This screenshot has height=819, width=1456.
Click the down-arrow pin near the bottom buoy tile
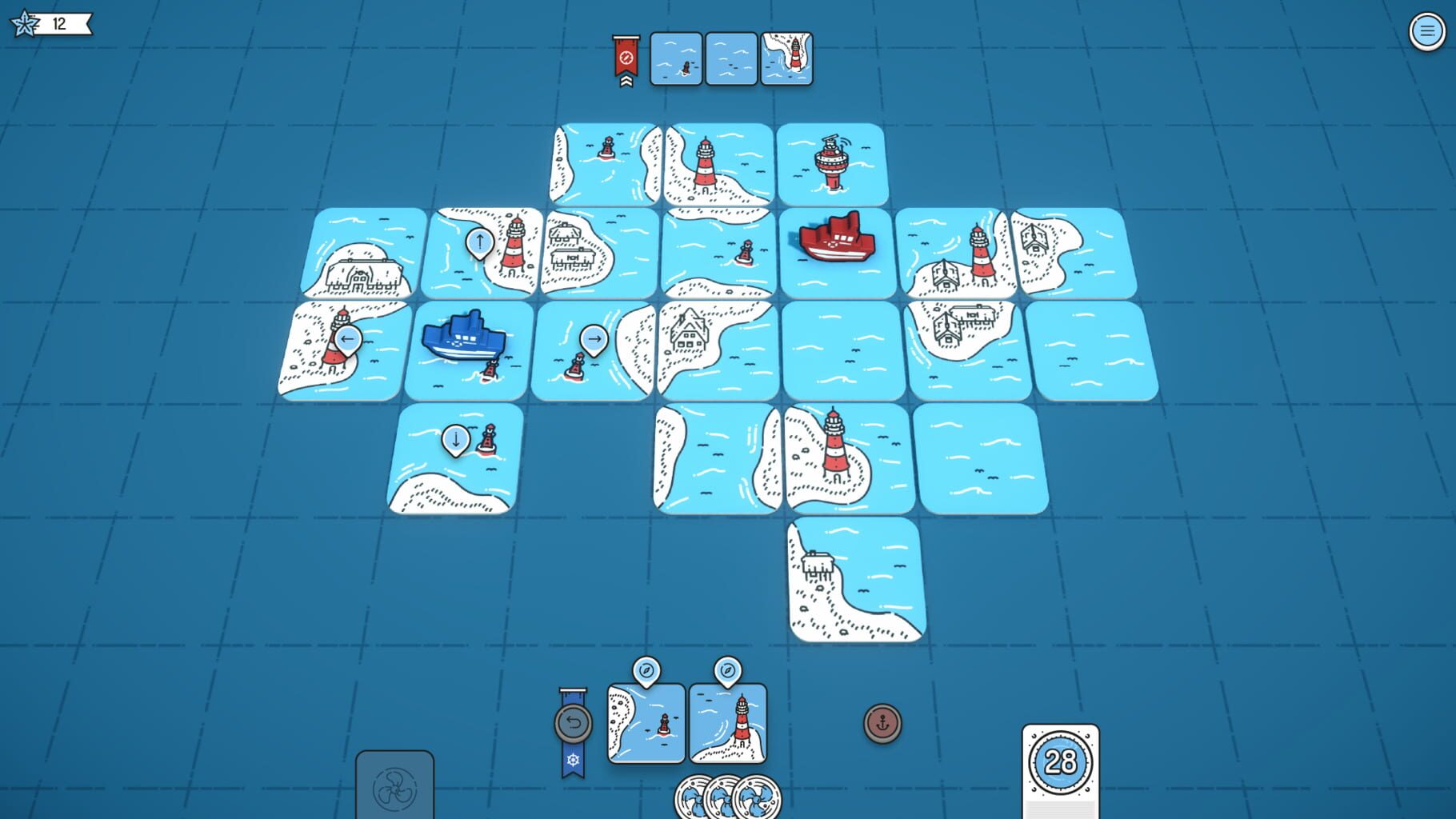click(x=454, y=438)
